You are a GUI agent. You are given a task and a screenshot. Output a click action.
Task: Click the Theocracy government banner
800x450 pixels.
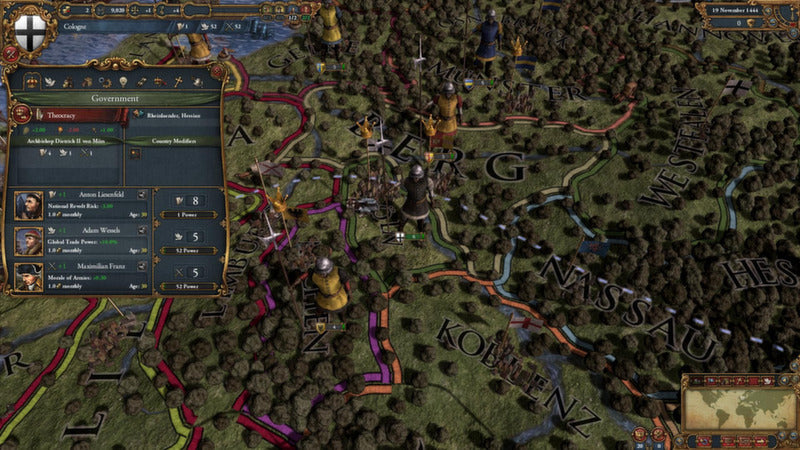tap(65, 116)
